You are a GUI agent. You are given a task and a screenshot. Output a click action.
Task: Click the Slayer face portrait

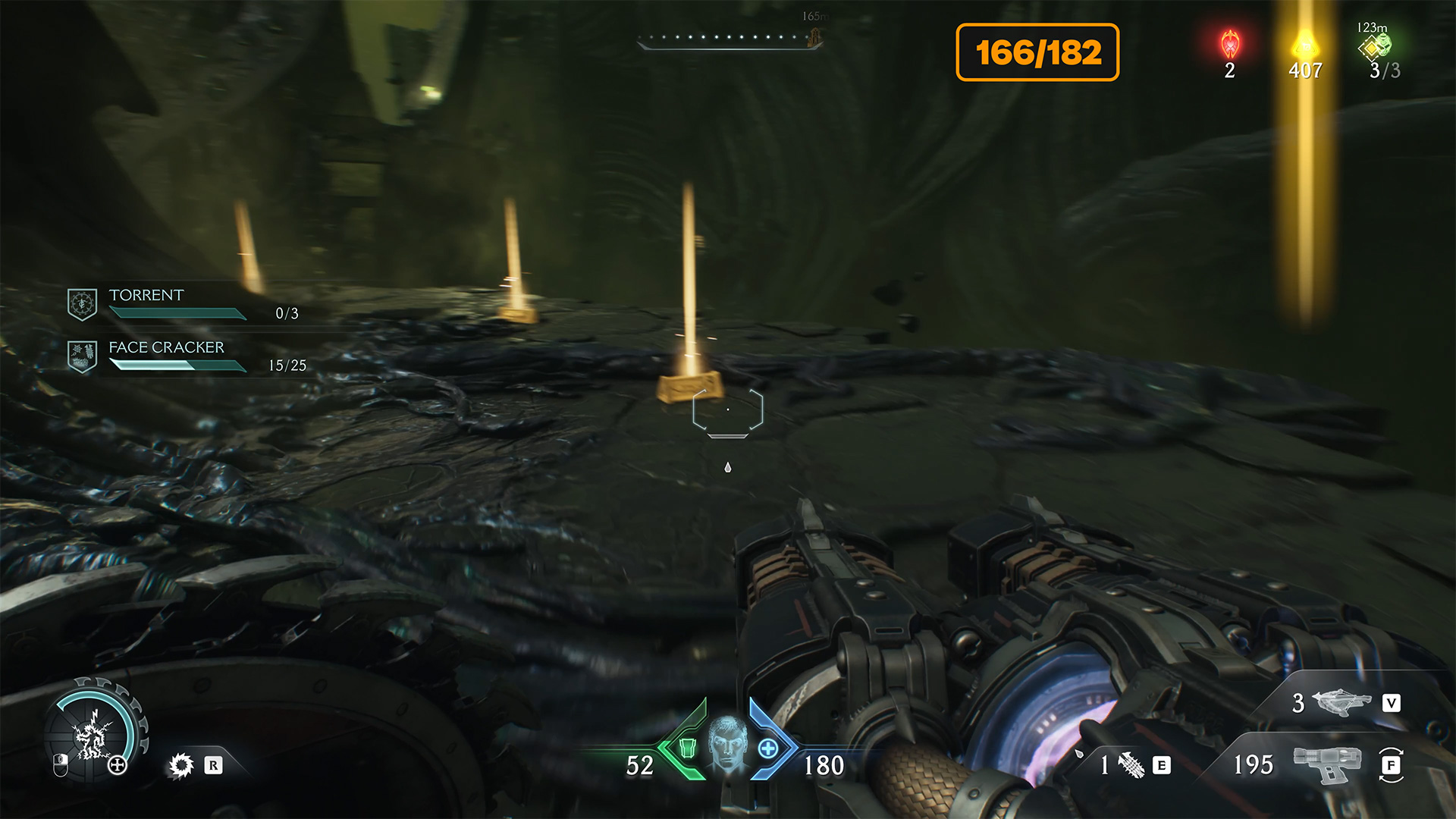[727, 745]
